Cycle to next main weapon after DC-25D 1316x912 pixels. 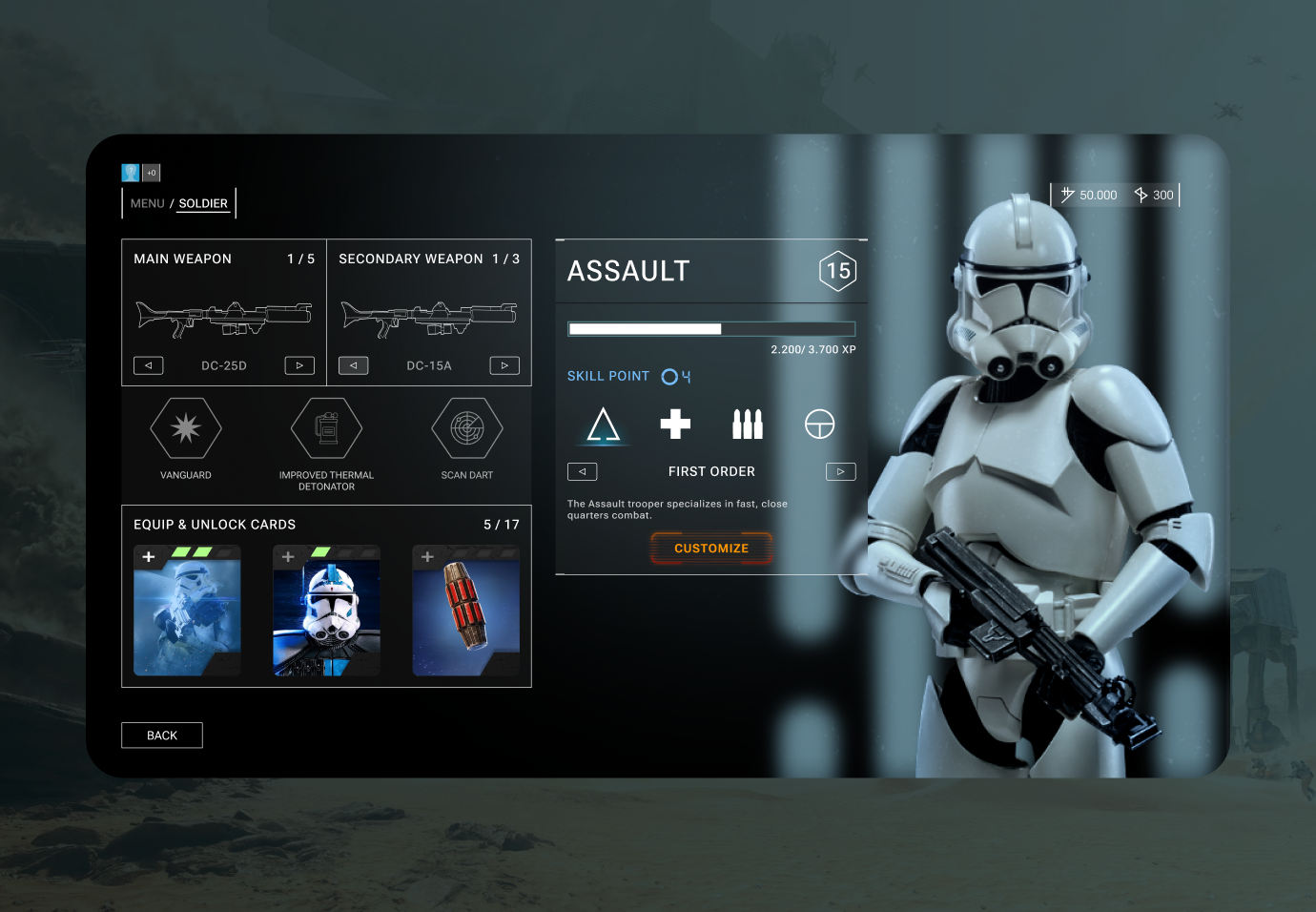pos(298,365)
